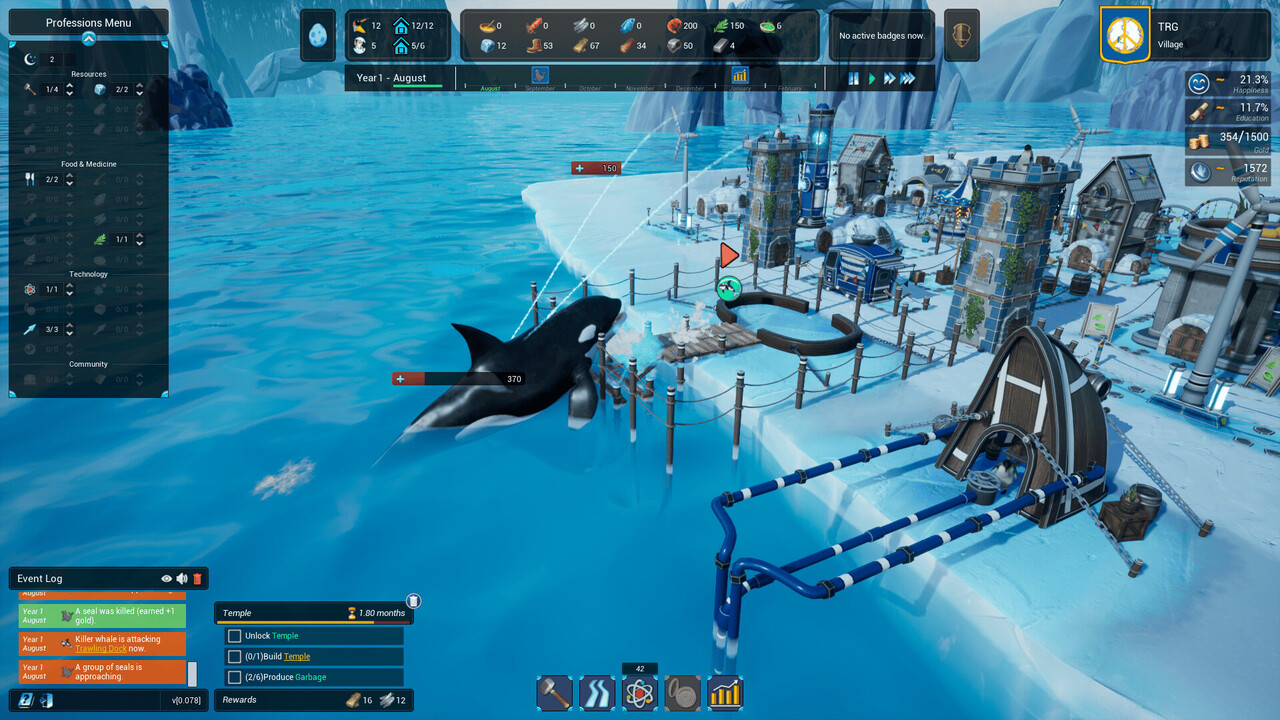Click the statistics event marker on timeline
Screen dimensions: 1280x720
pyautogui.click(x=740, y=74)
